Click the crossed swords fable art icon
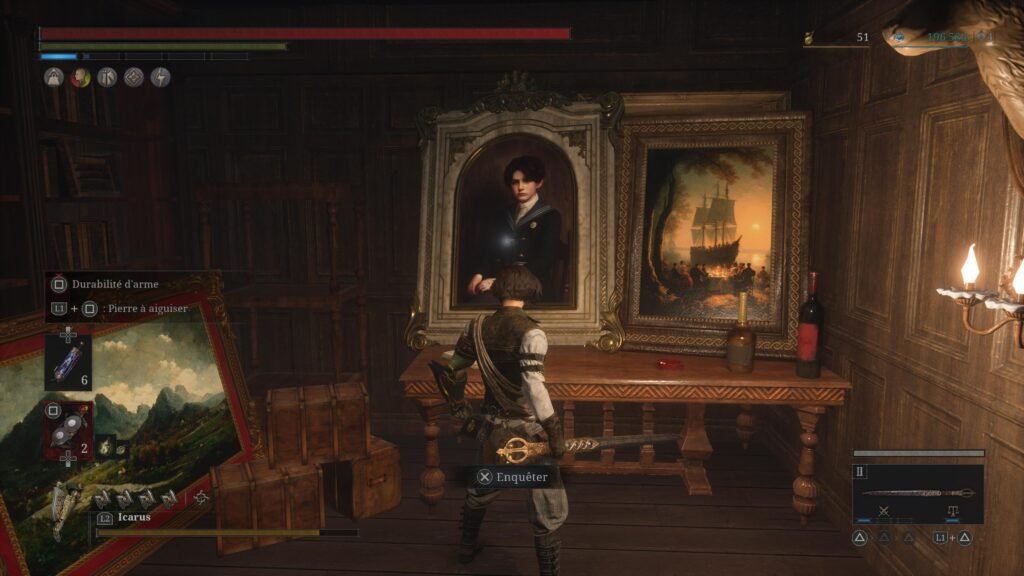This screenshot has width=1024, height=576. (884, 510)
